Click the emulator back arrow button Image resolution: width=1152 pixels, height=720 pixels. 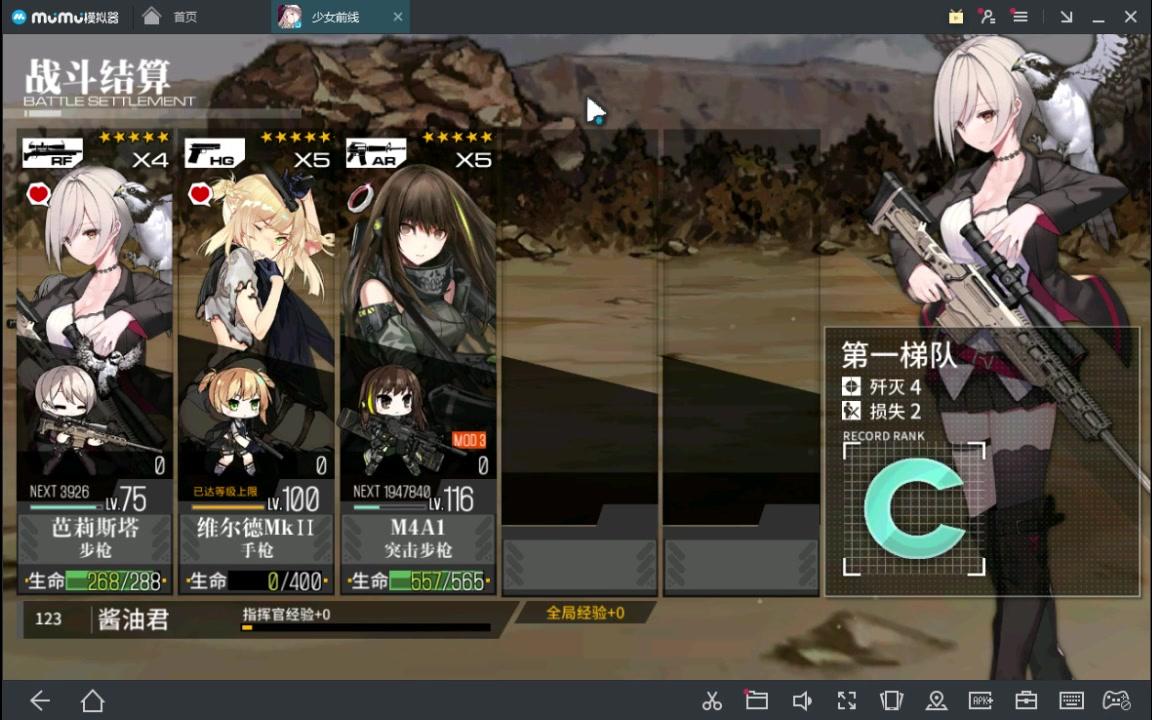coord(40,701)
